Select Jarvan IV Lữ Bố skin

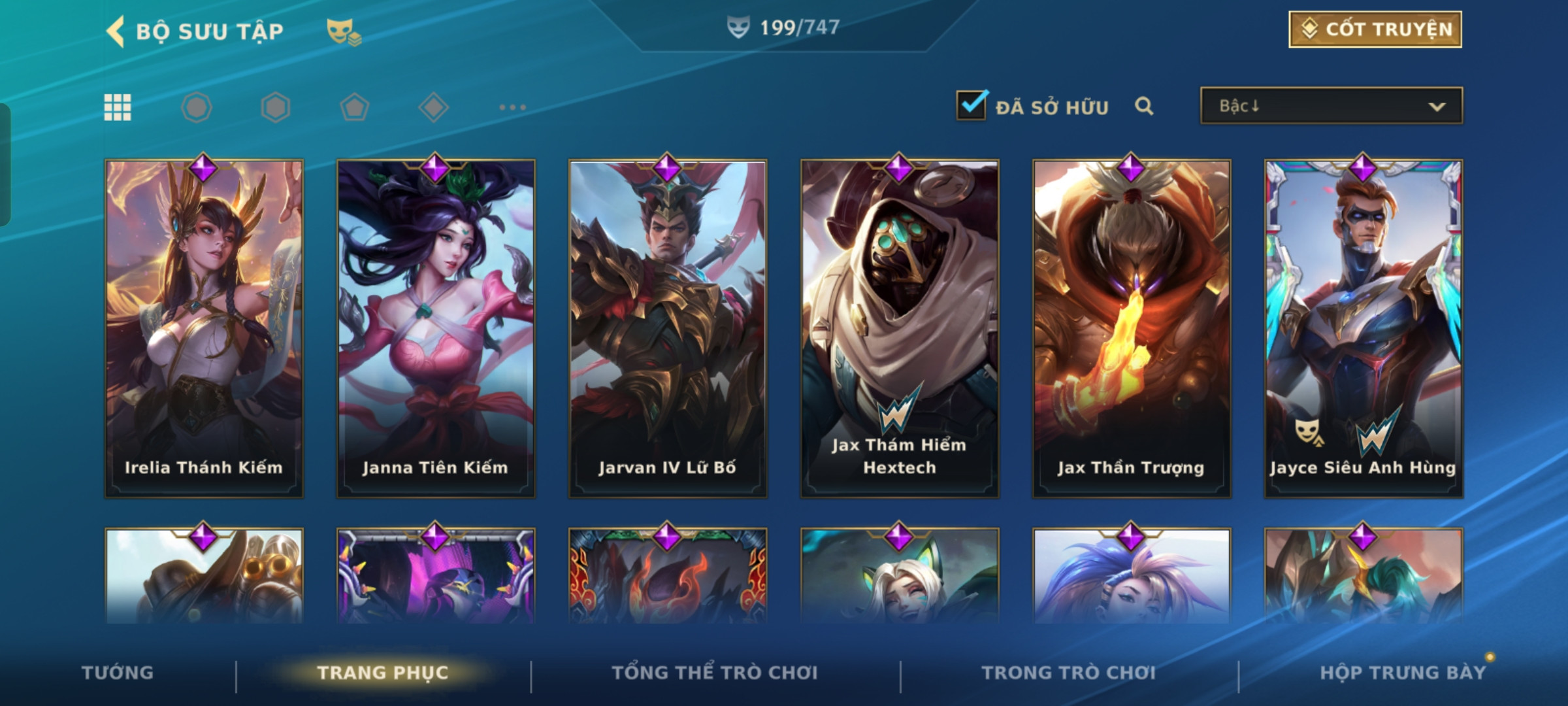(668, 328)
